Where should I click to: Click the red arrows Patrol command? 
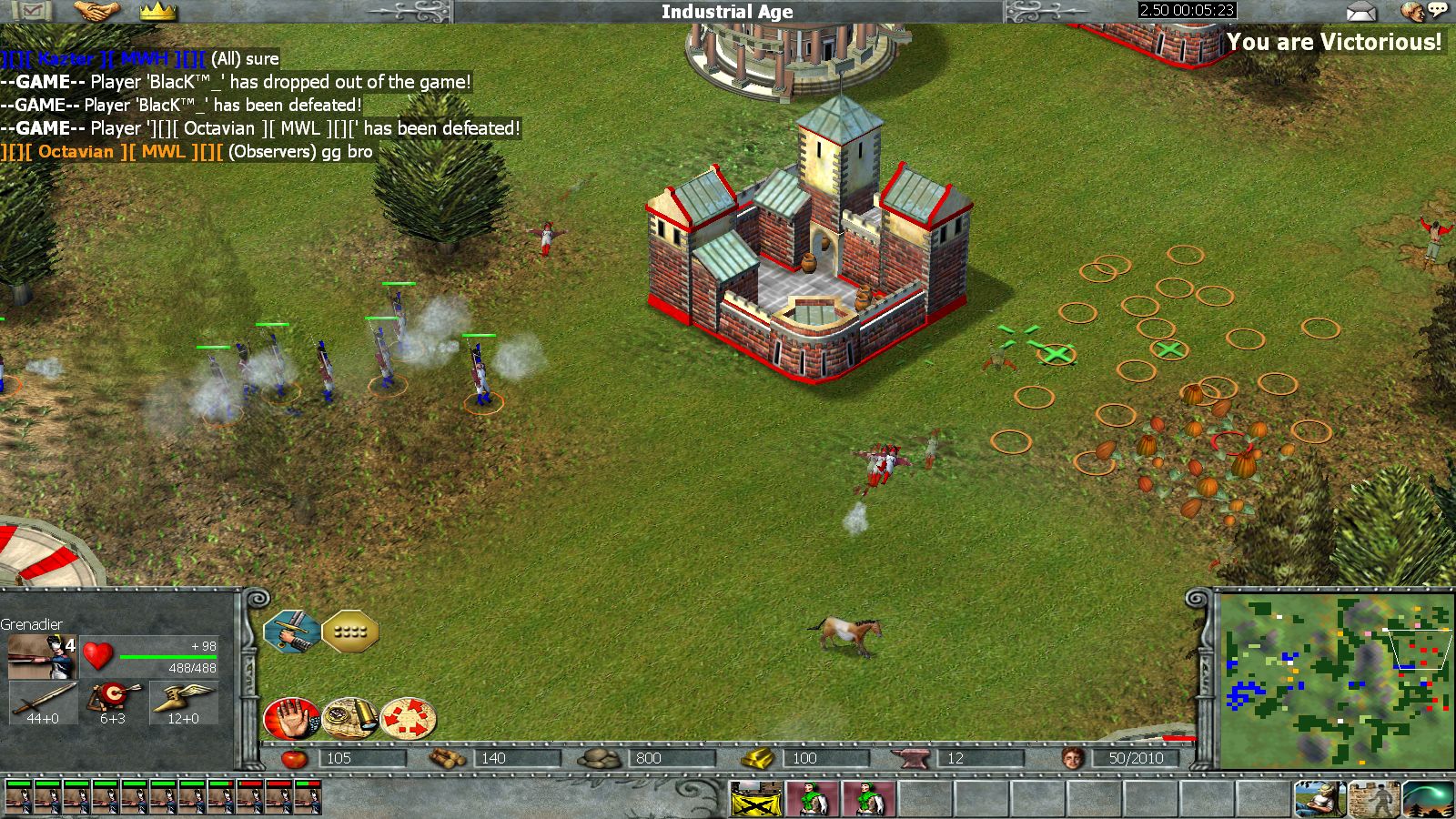pos(409,718)
